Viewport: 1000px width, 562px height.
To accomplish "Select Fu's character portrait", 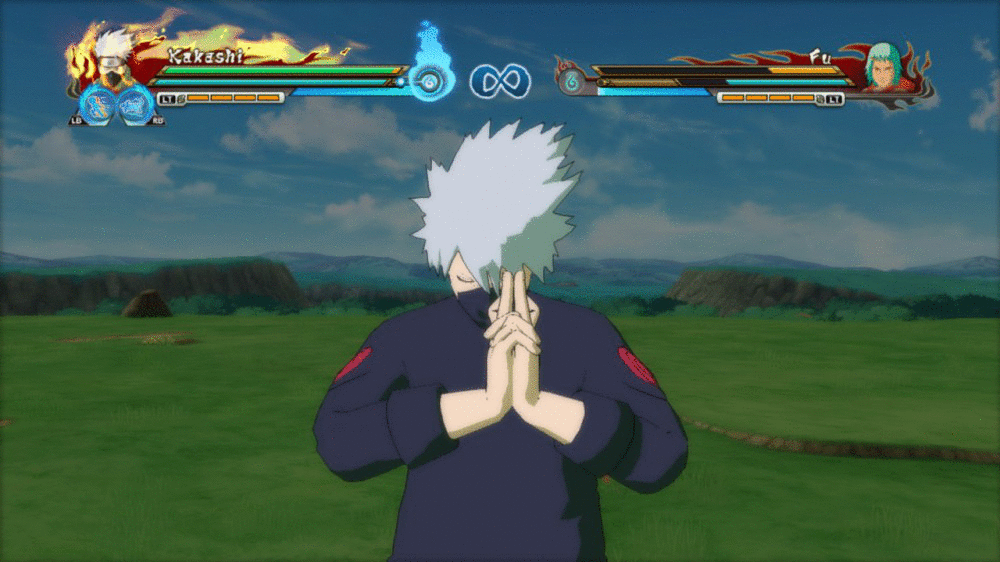I will pyautogui.click(x=882, y=66).
